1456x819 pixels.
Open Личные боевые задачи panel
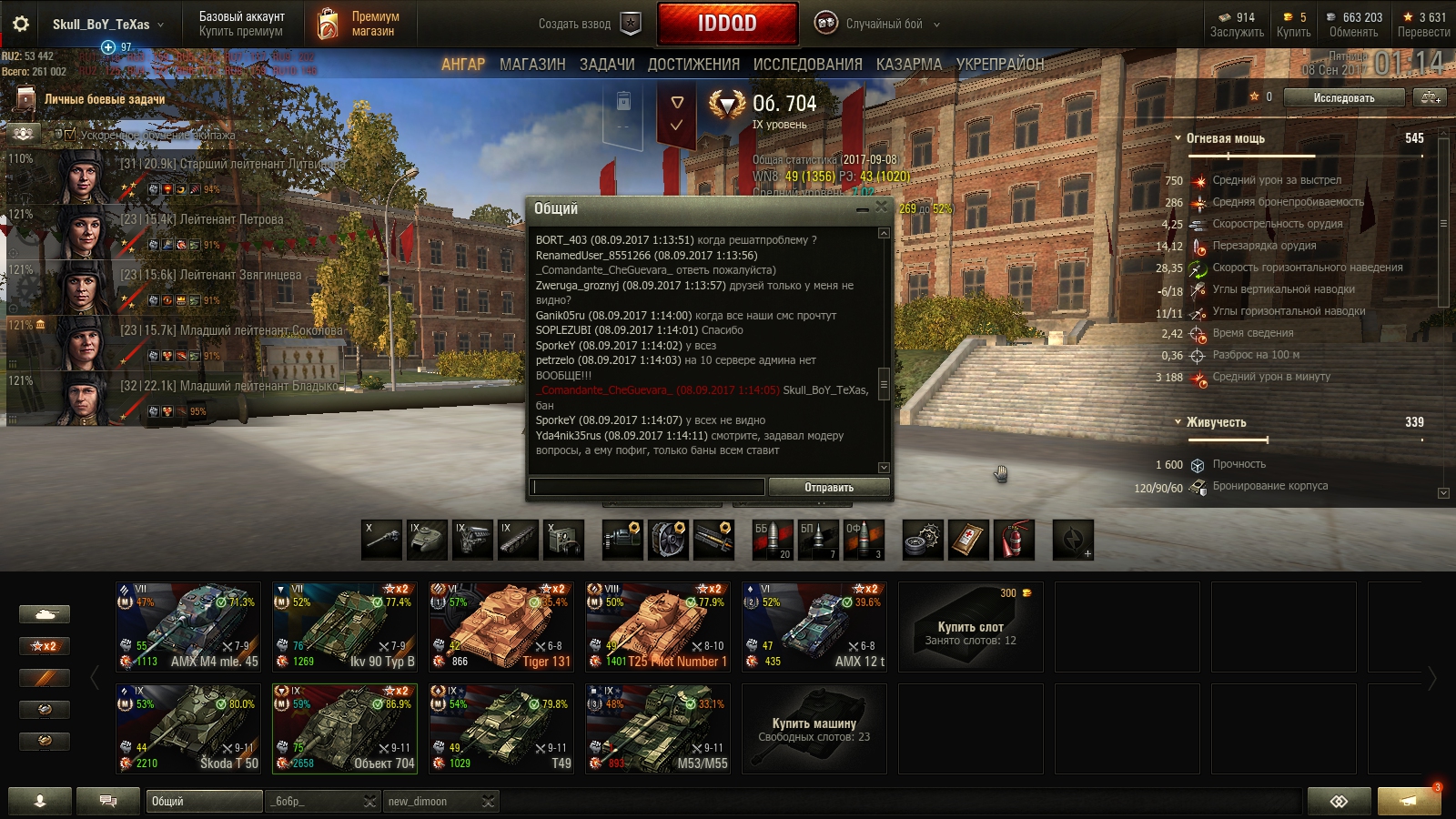coord(104,99)
